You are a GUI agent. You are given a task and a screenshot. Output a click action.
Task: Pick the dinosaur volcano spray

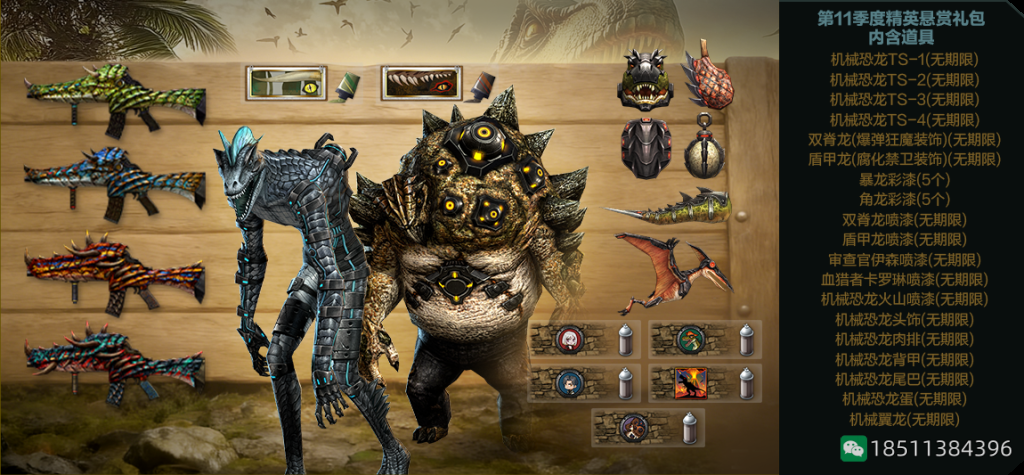point(691,383)
